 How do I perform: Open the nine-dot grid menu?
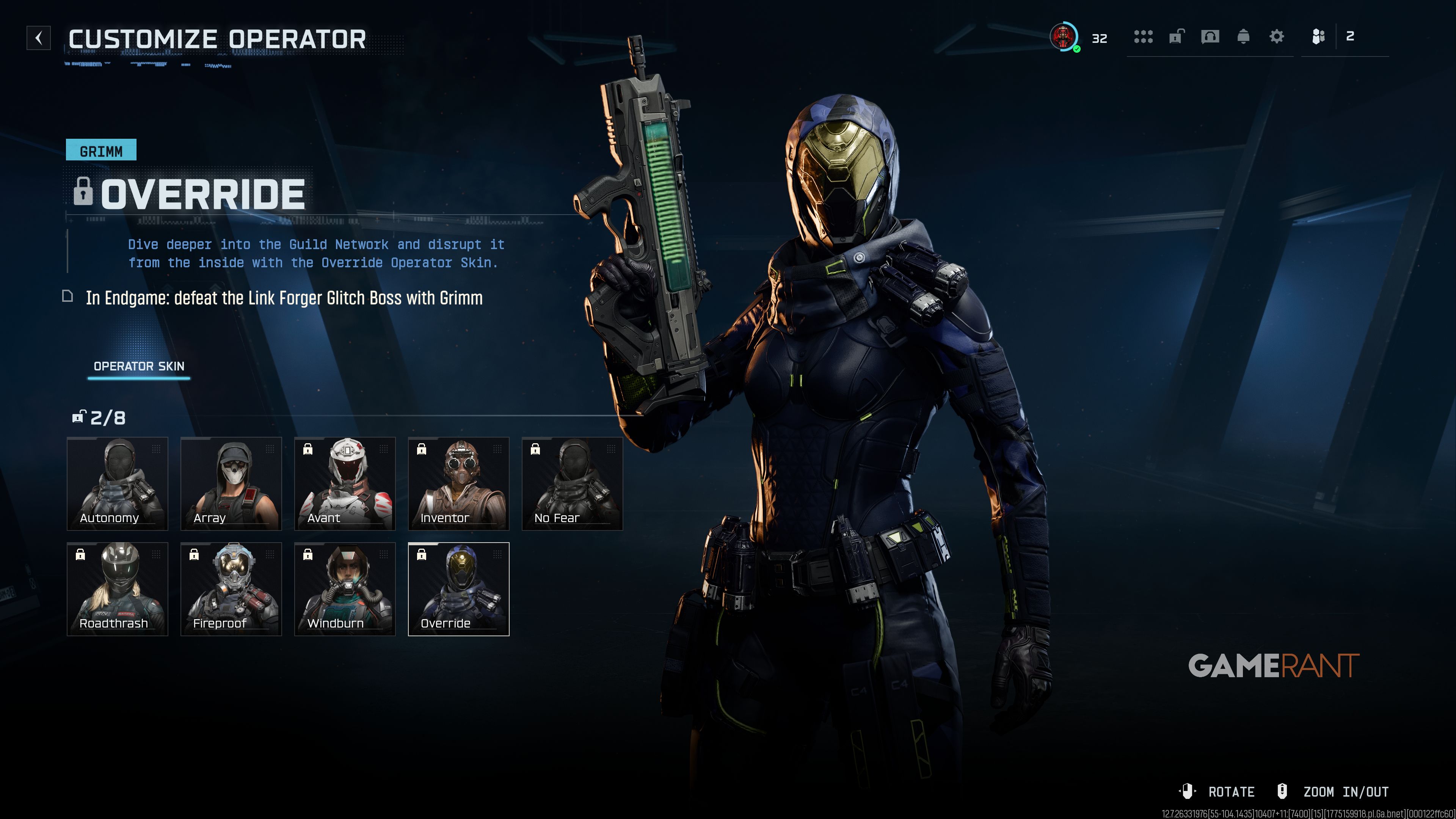[1143, 37]
